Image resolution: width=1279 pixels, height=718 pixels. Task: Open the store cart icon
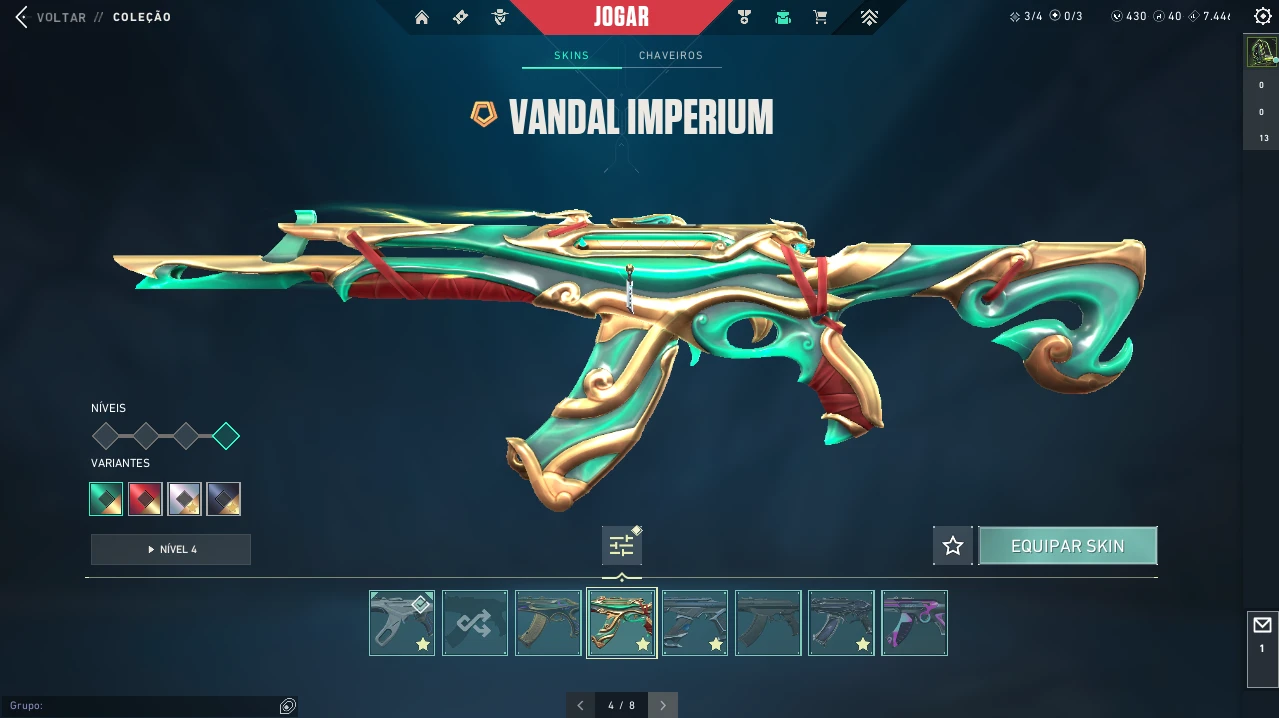click(821, 17)
